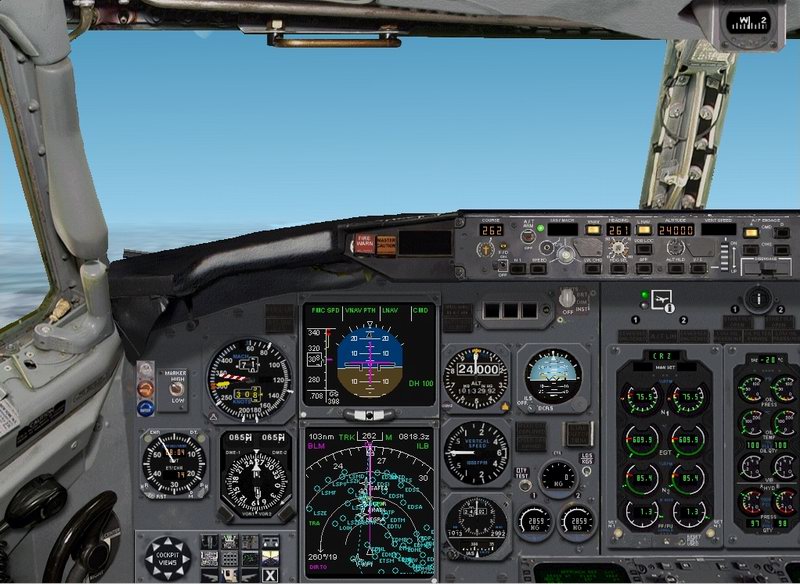Click the APP approach mode button
The image size is (800, 584).
[x=645, y=266]
